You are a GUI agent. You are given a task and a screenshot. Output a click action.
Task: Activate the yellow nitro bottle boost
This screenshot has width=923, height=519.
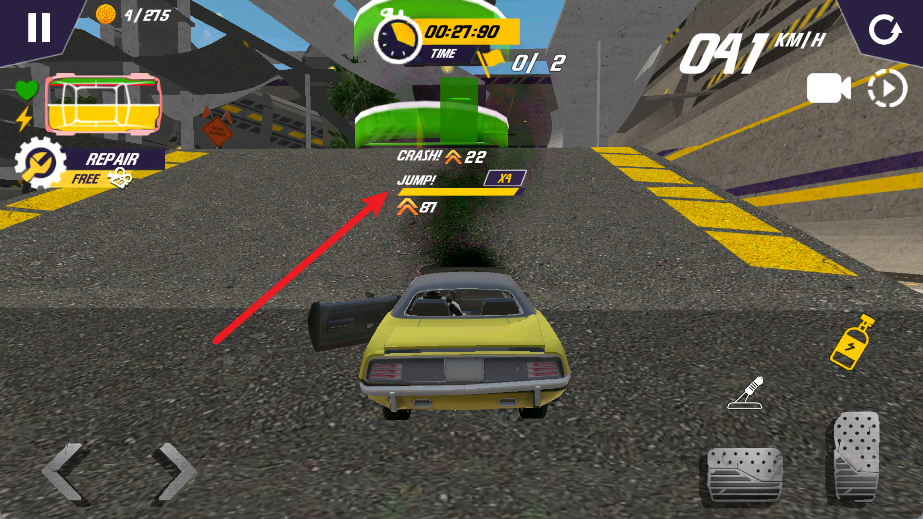tap(853, 342)
